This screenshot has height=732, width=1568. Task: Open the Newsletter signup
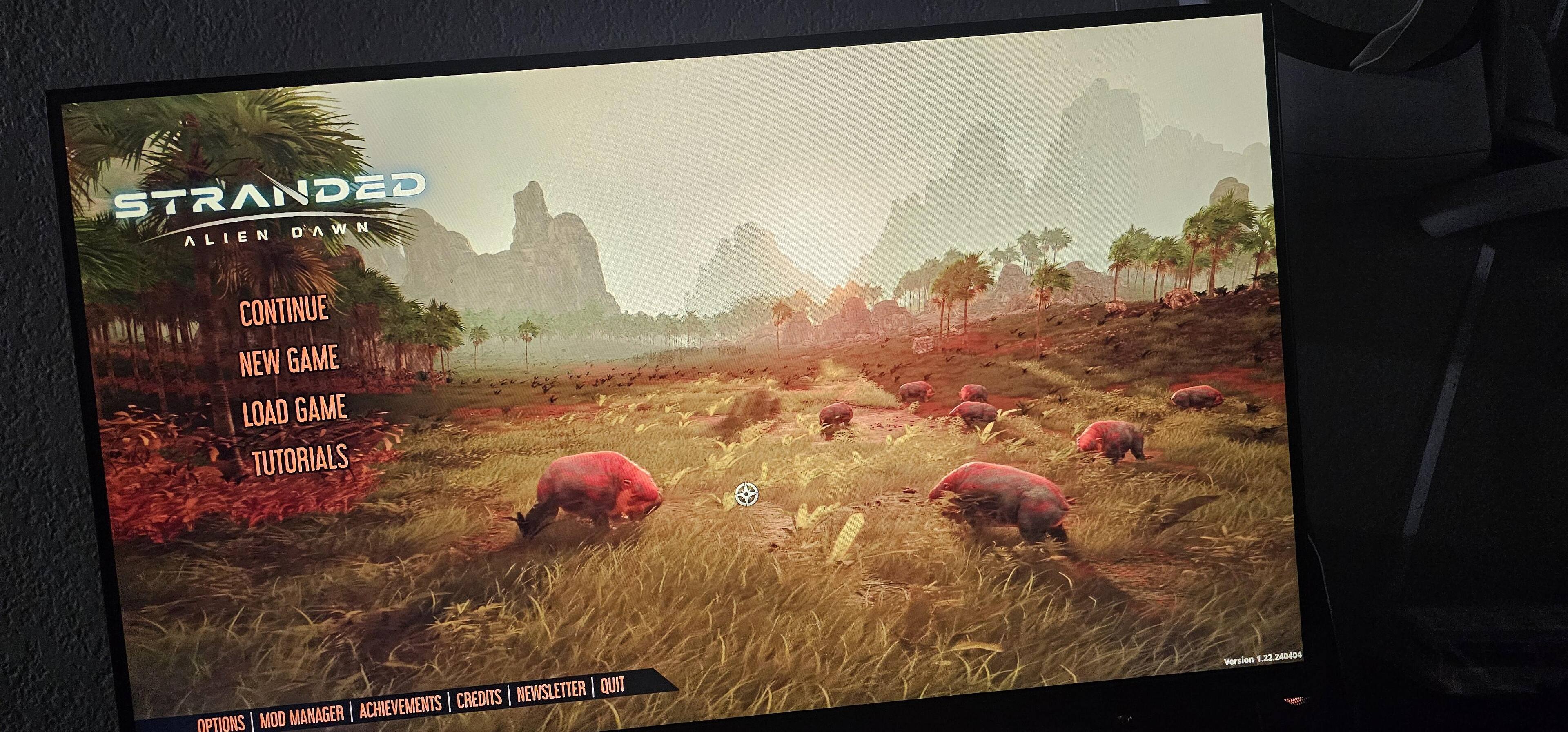pyautogui.click(x=551, y=692)
